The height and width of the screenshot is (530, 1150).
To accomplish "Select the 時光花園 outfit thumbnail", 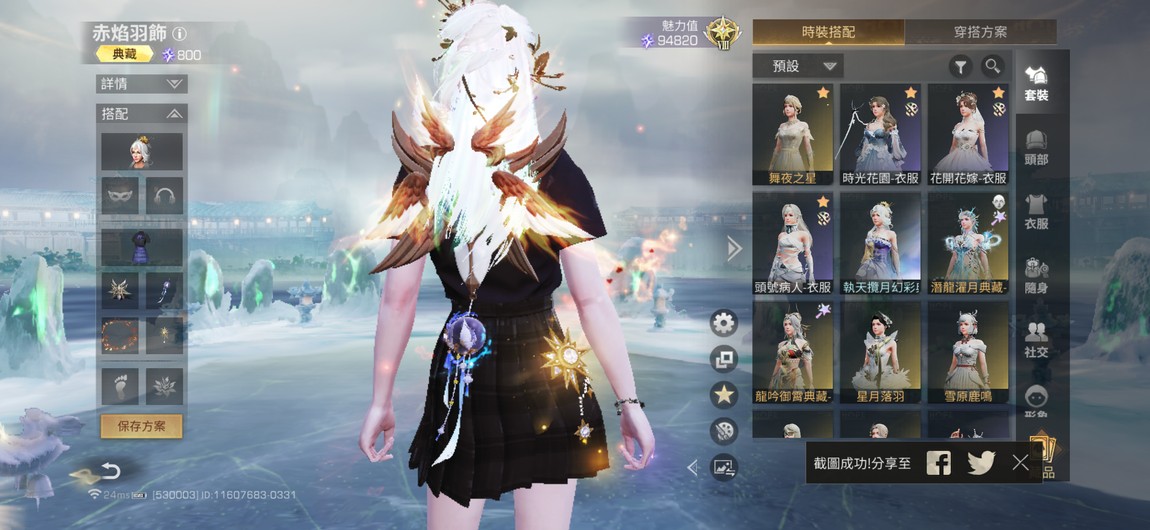I will coord(880,134).
